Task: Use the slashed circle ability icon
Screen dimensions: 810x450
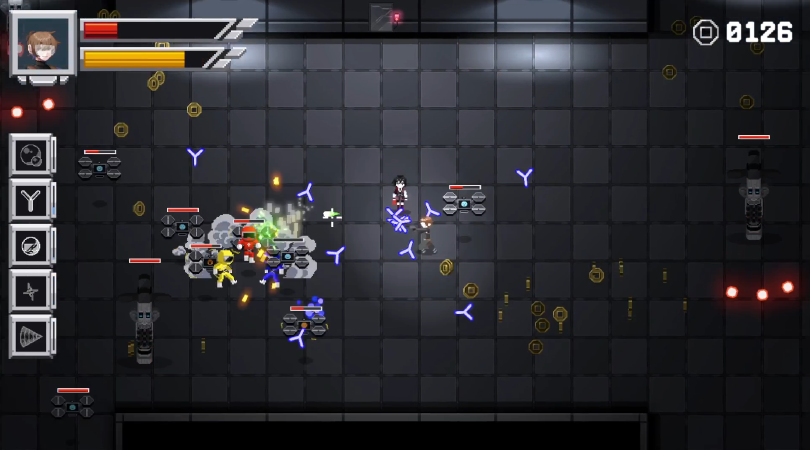Action: (30, 245)
